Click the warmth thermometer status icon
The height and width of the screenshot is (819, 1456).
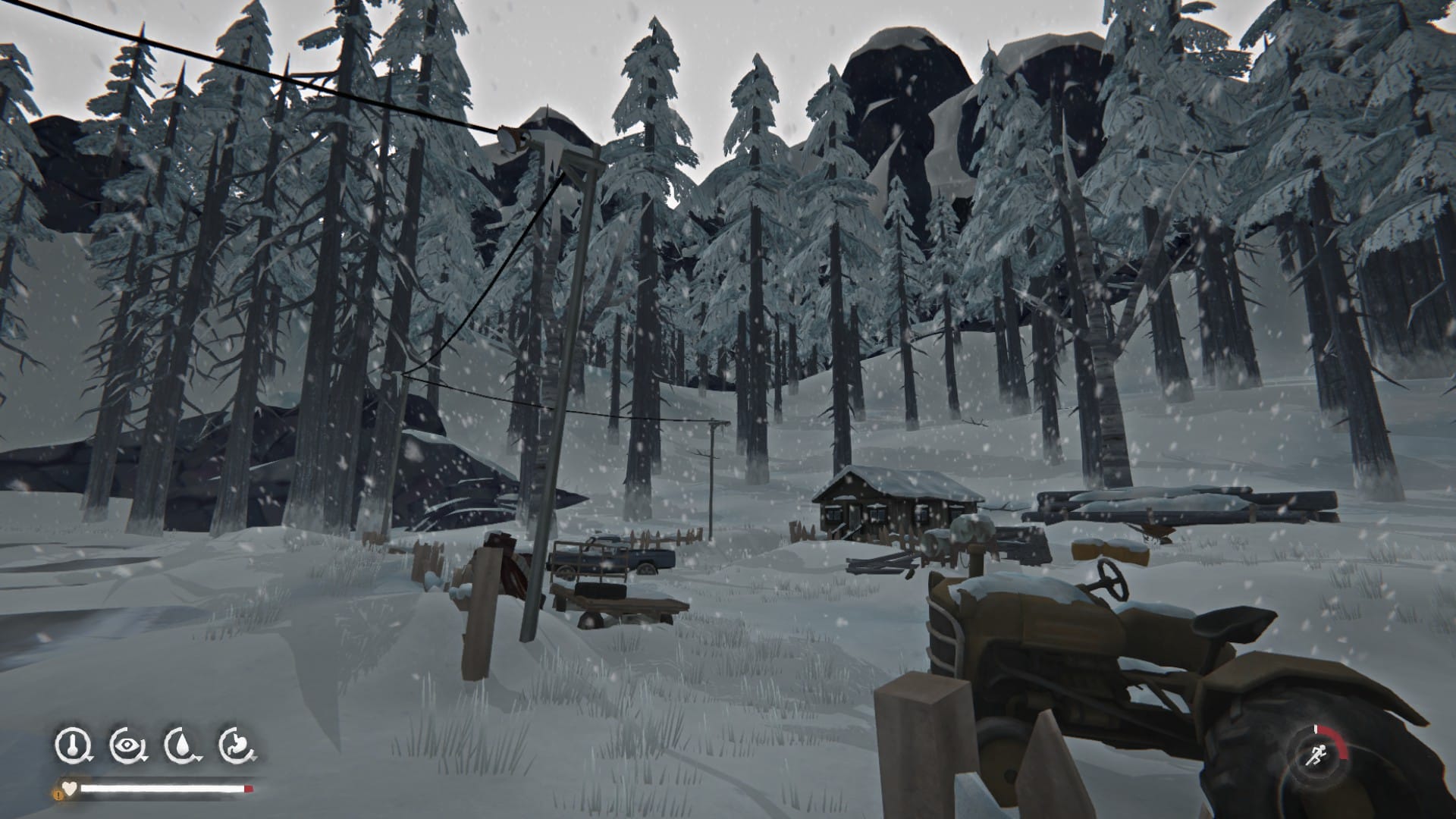(x=71, y=746)
